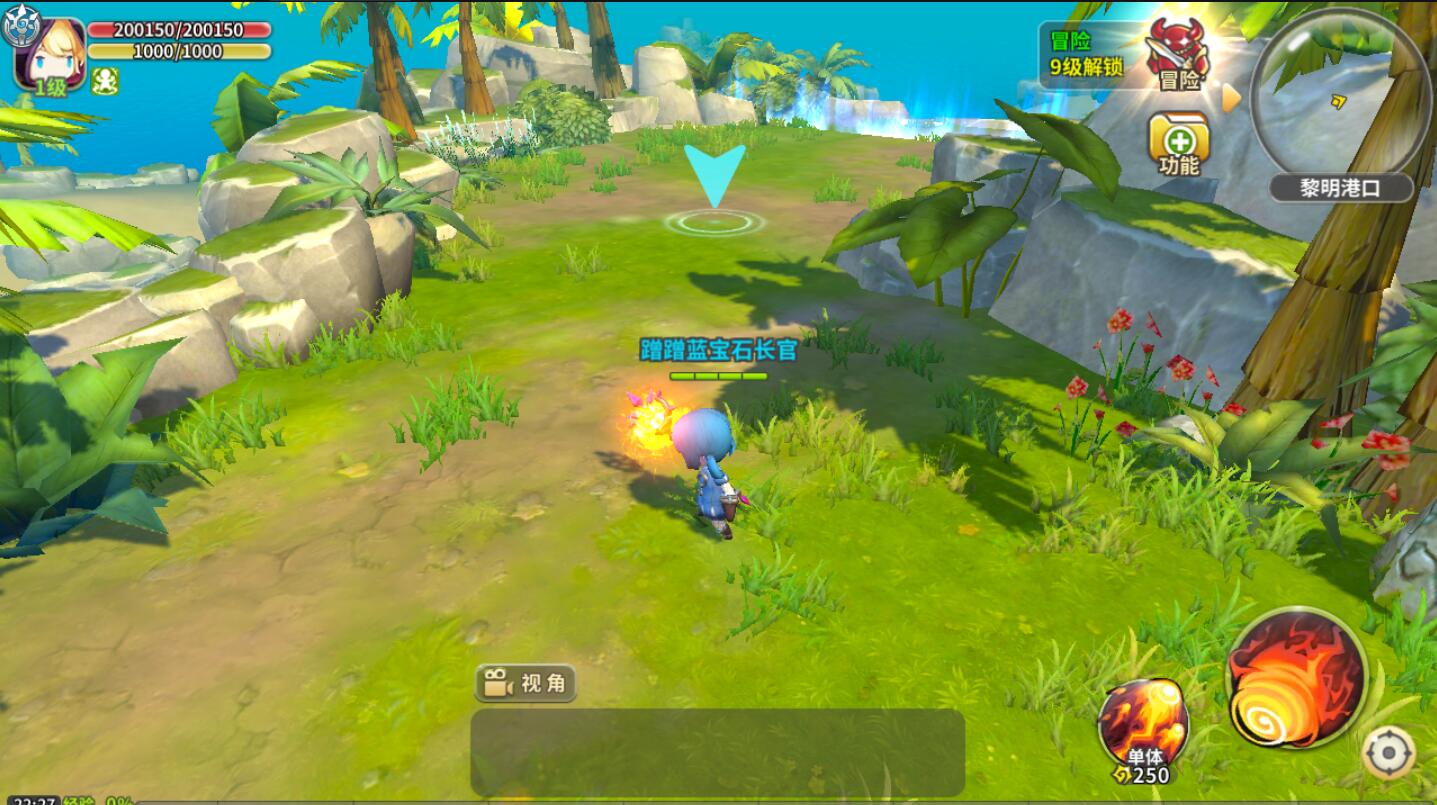1437x805 pixels.
Task: Open the 功能 functions folder
Action: tap(1179, 143)
